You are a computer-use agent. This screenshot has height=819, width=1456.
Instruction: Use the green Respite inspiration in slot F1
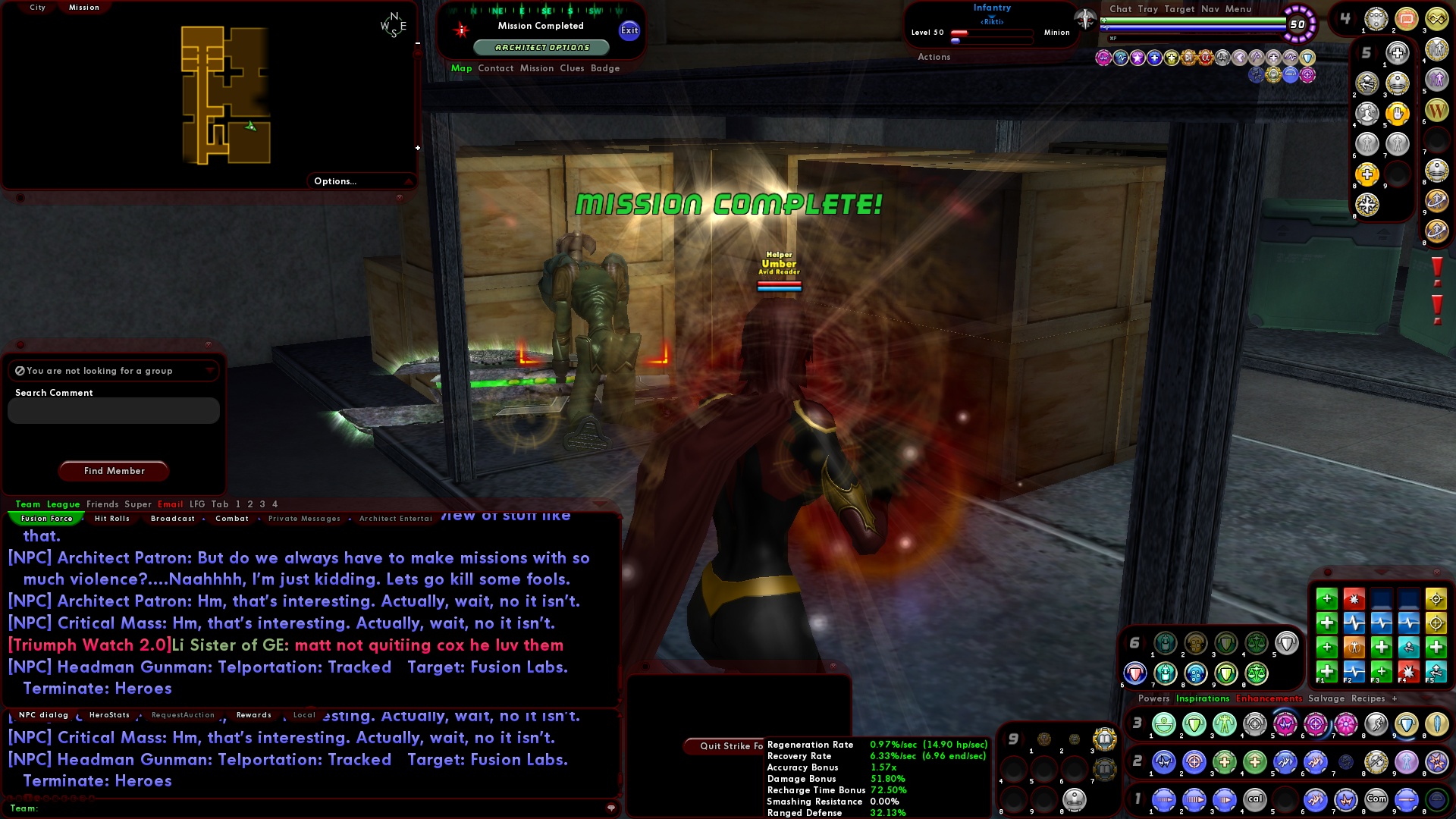[x=1326, y=671]
